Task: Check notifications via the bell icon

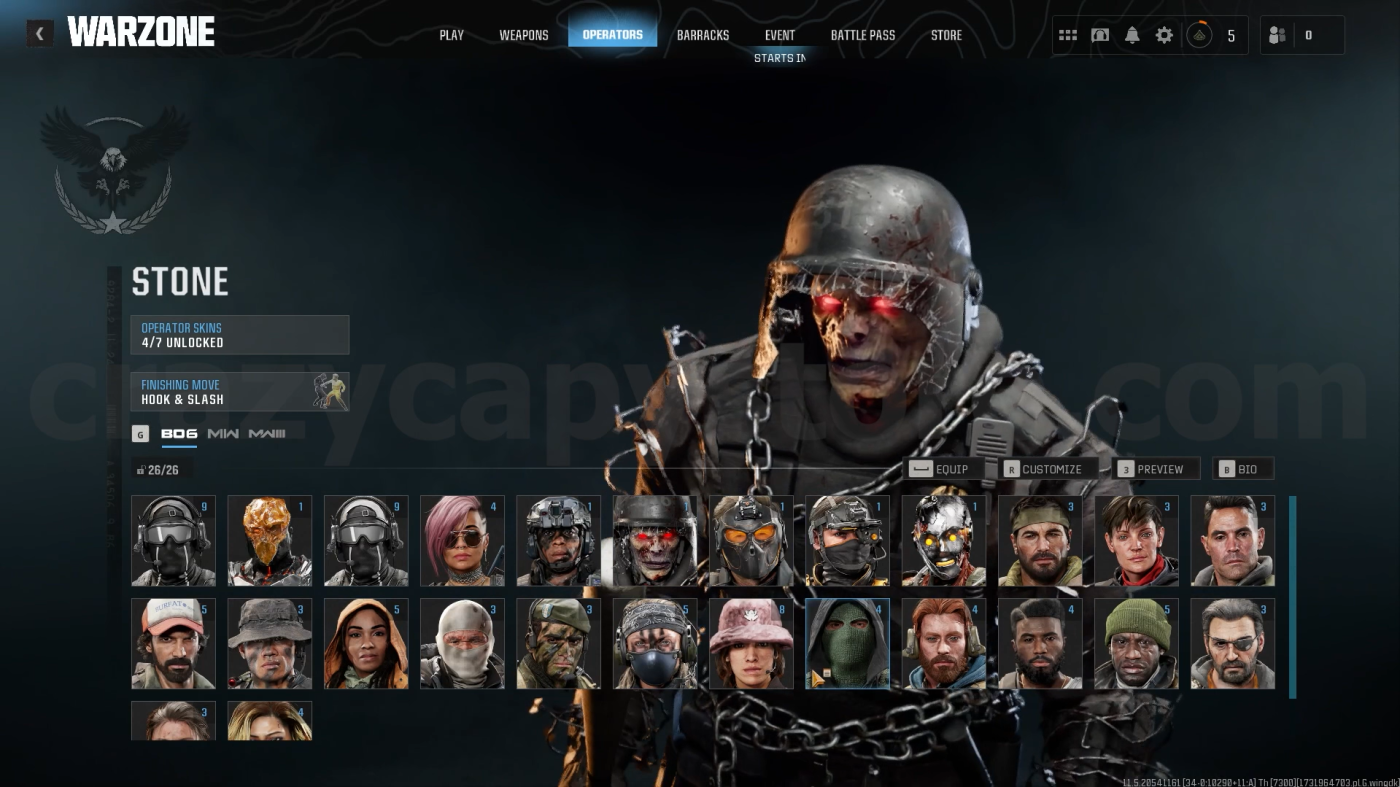Action: click(x=1131, y=34)
